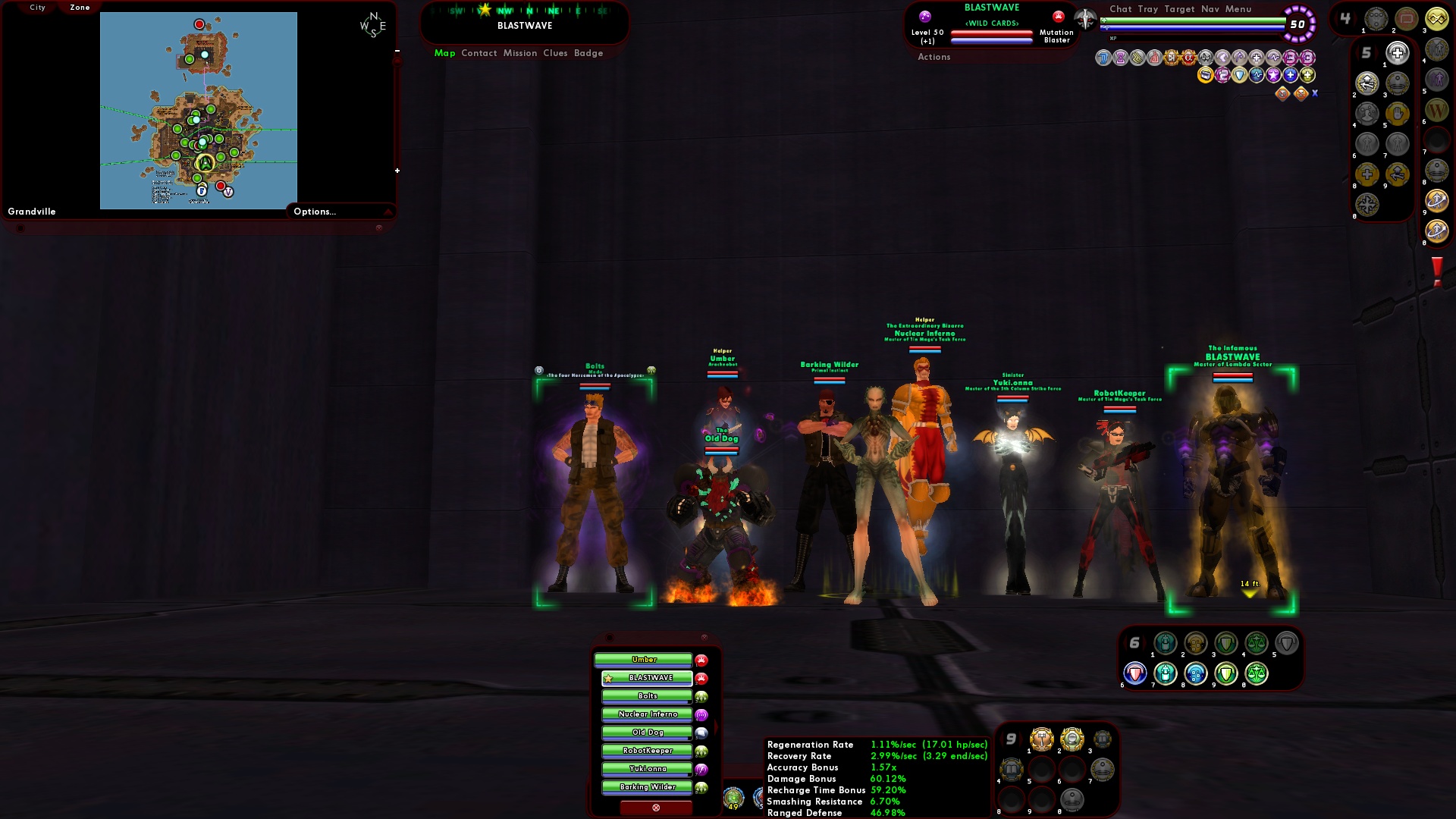Click the right arrow to cycle tray 5
This screenshot has width=1456, height=819.
pyautogui.click(x=1377, y=52)
